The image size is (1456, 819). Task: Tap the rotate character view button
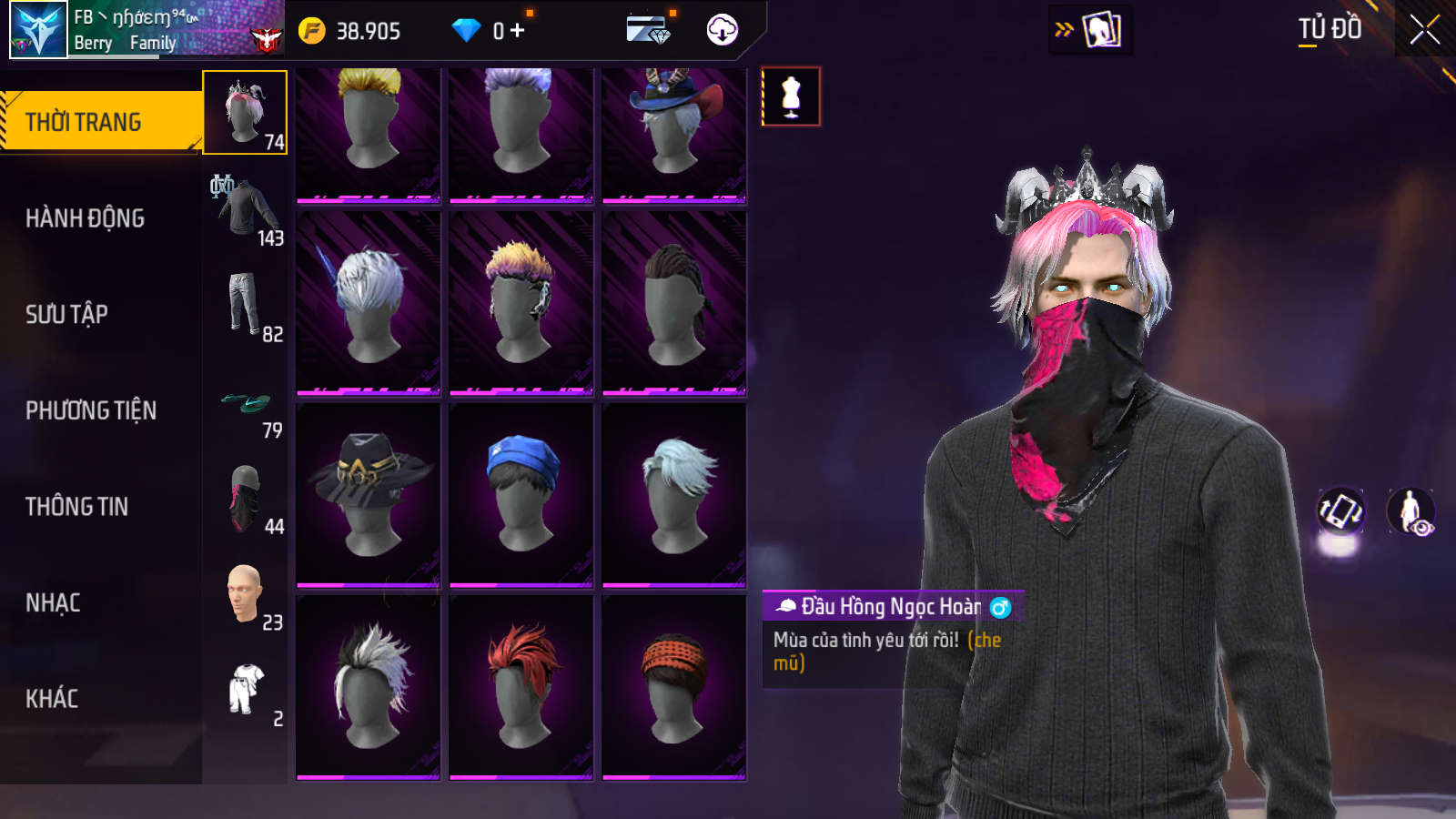click(1340, 511)
